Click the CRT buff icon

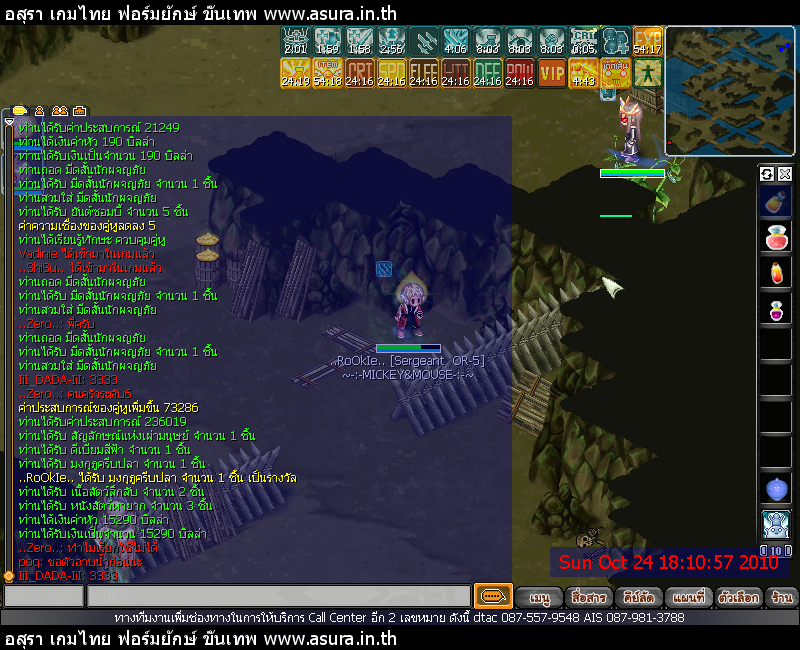pyautogui.click(x=360, y=72)
